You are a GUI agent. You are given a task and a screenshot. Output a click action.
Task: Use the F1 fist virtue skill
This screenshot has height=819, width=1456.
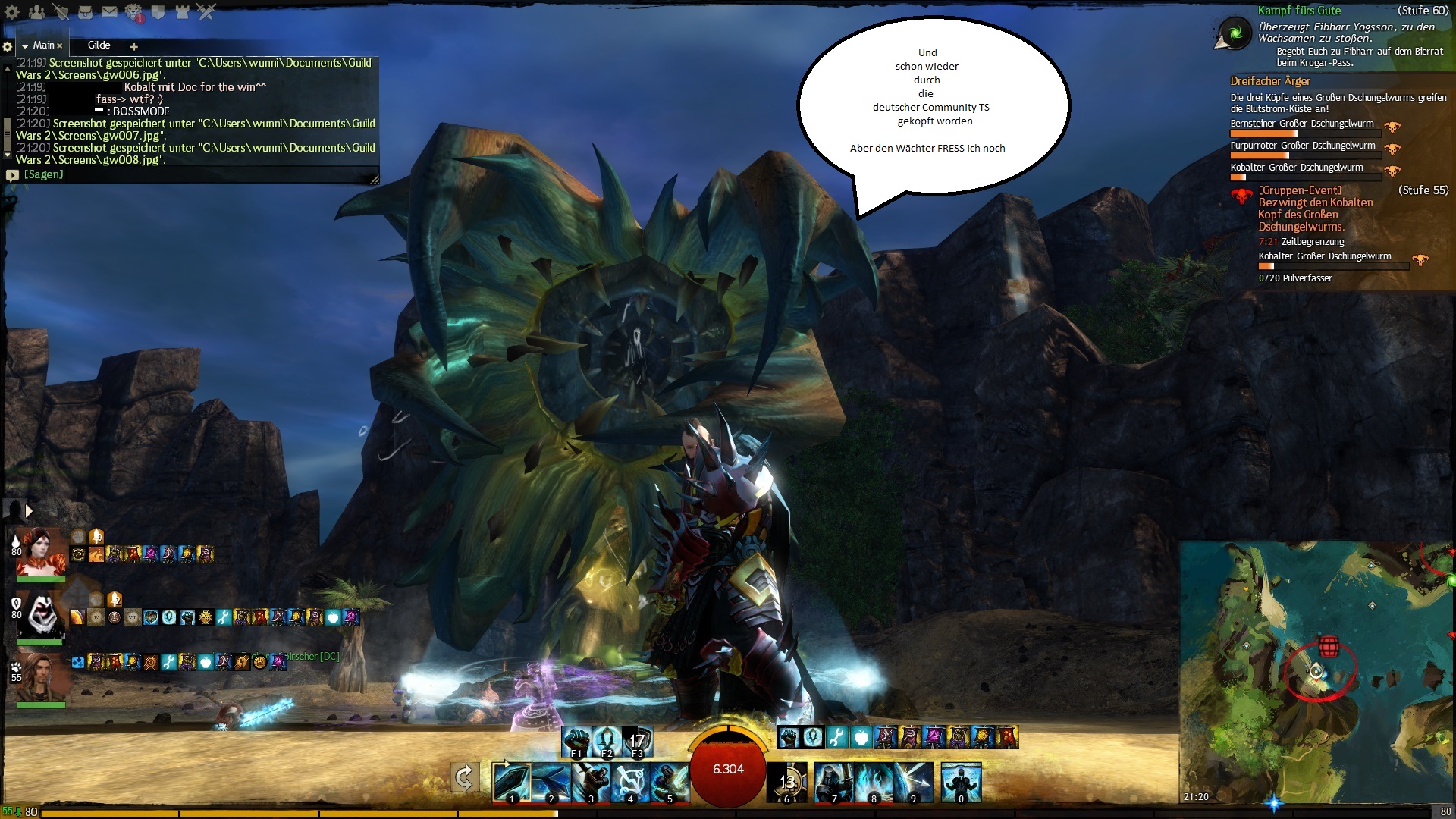(577, 742)
